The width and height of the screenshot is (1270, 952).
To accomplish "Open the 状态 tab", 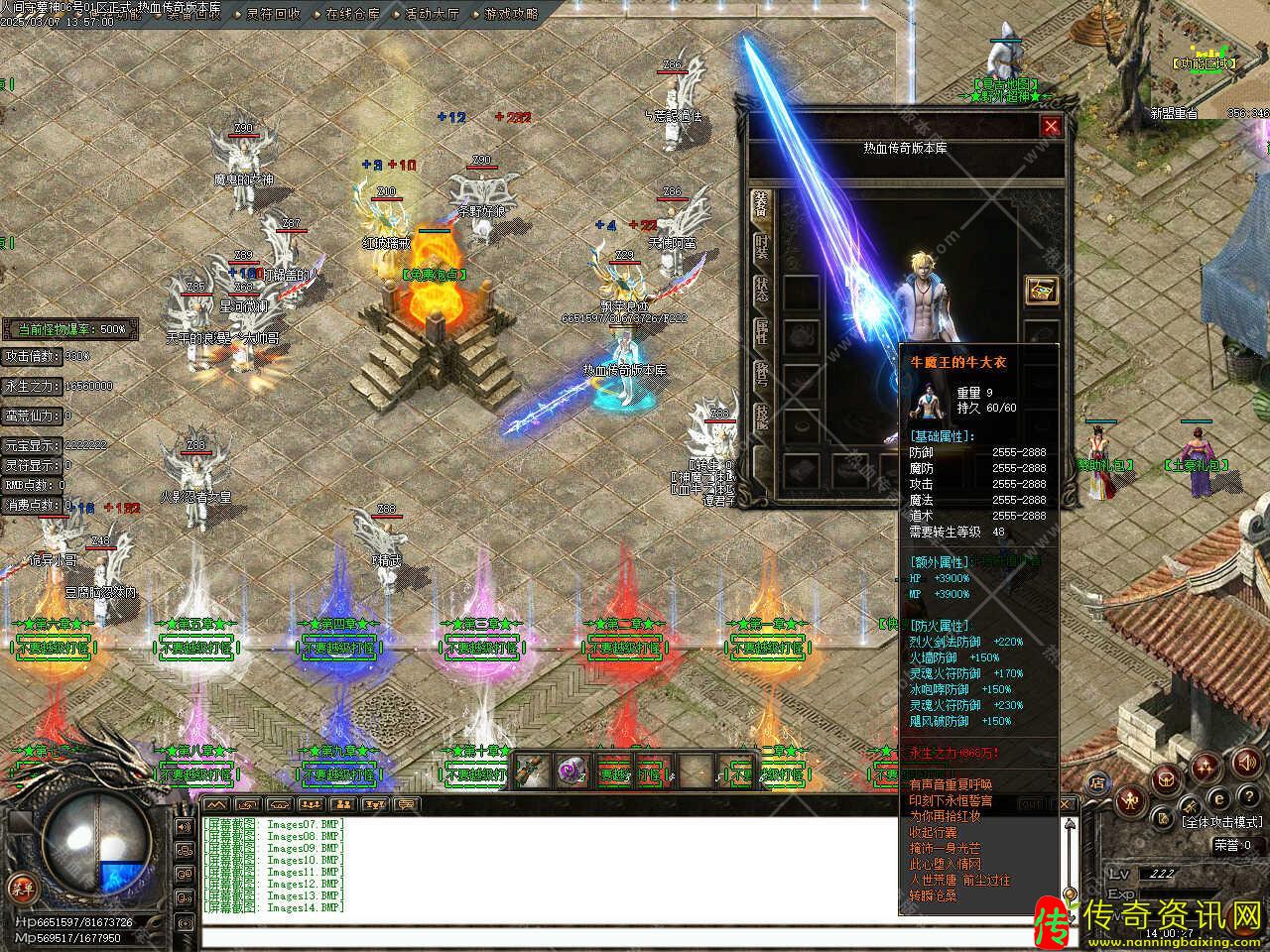I will 761,289.
